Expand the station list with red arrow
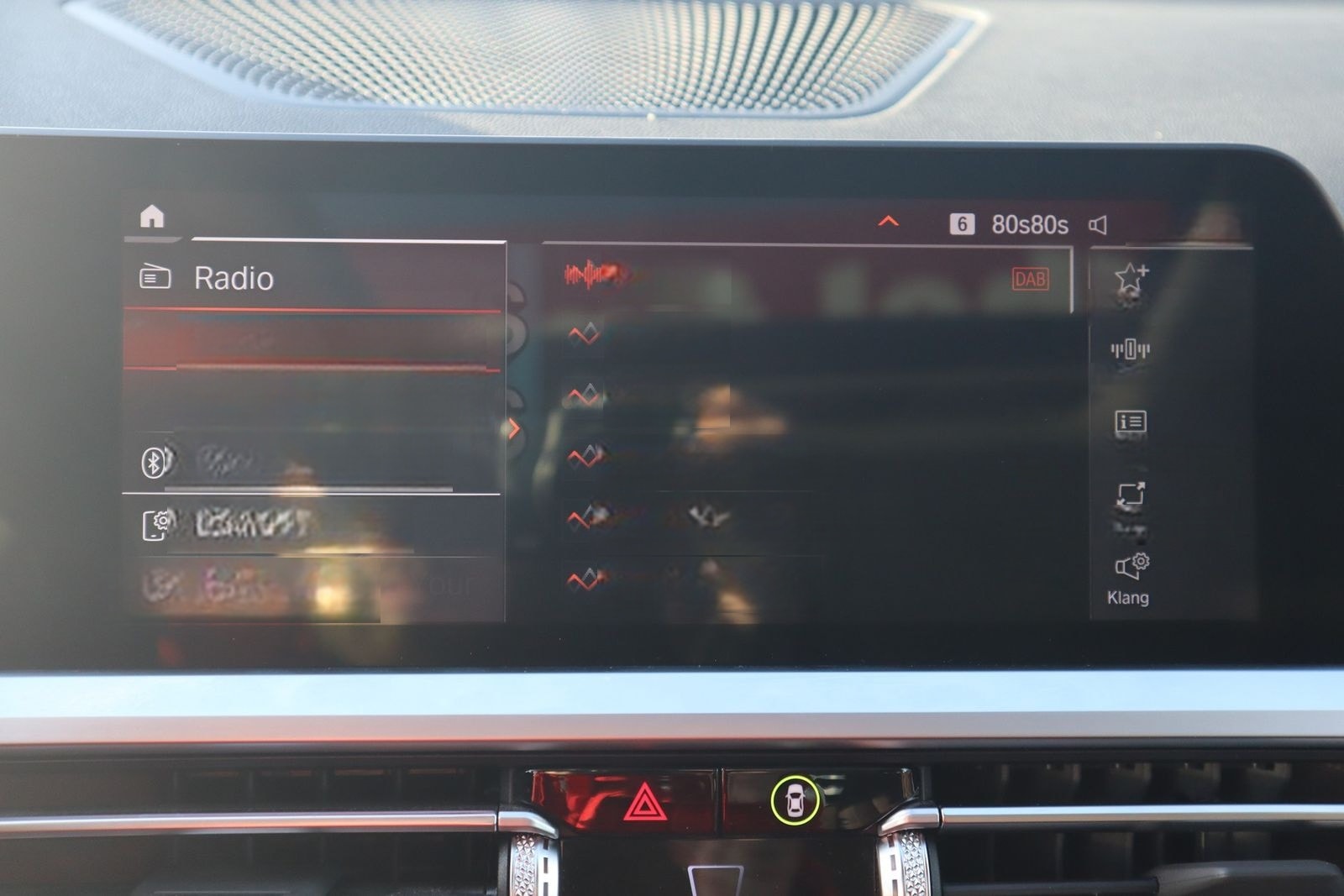The height and width of the screenshot is (896, 1344). point(516,427)
